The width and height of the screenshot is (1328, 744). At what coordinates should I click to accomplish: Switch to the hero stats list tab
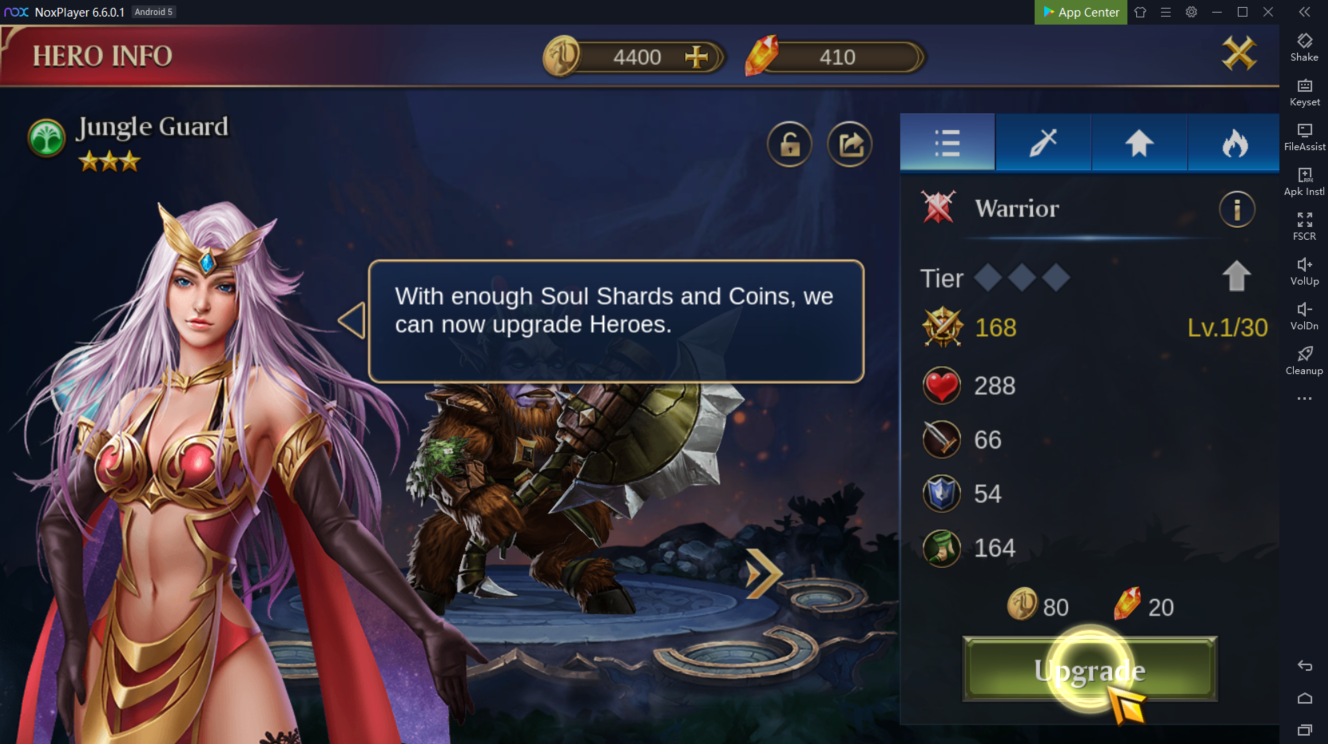(x=947, y=143)
